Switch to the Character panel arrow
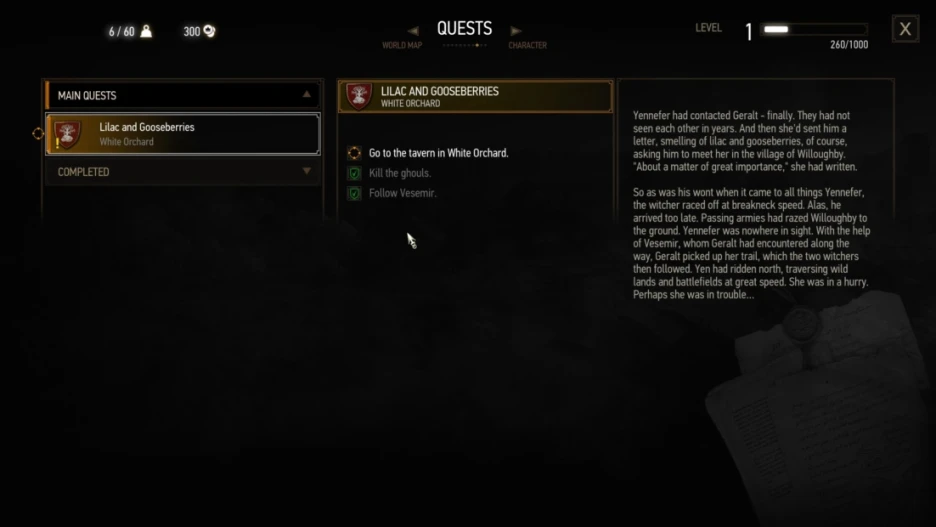 [x=516, y=31]
